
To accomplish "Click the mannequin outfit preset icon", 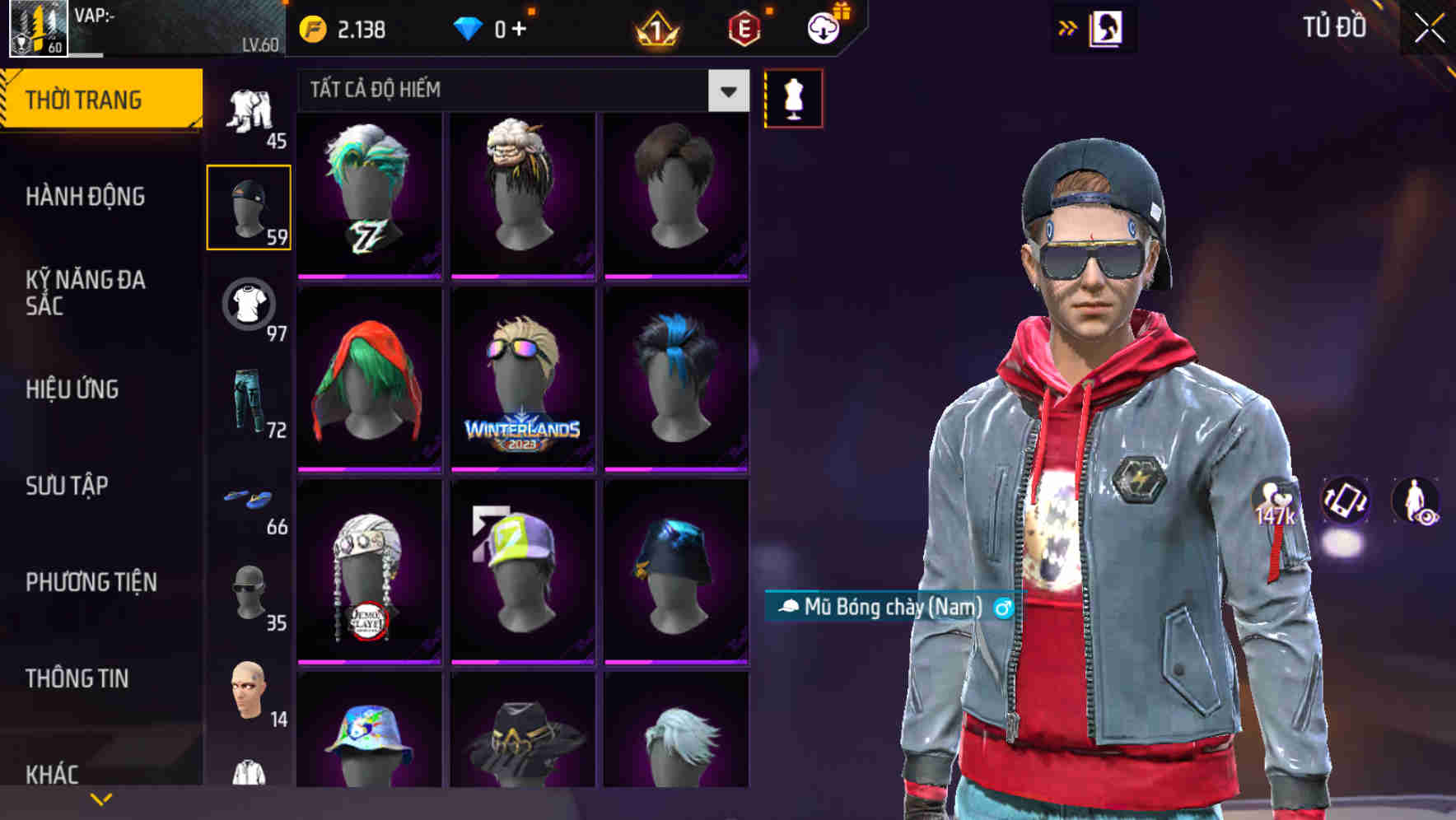I will click(x=793, y=98).
